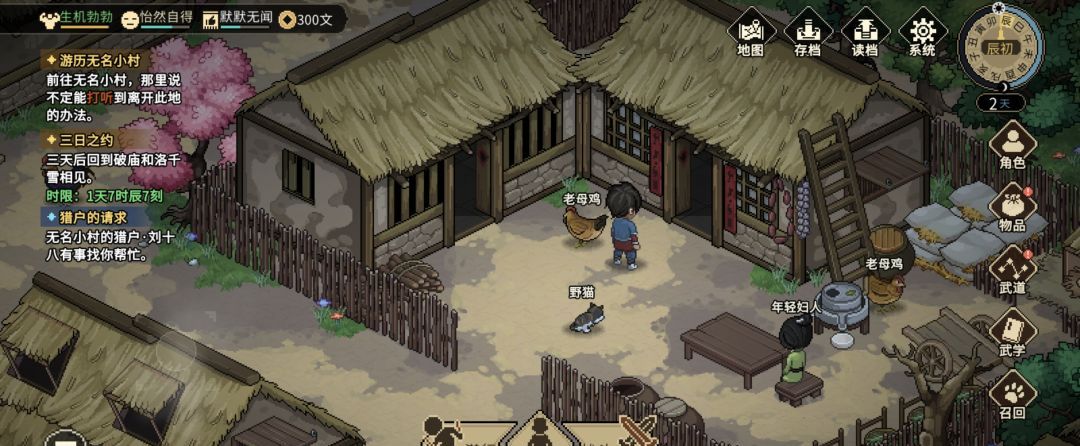Select the 三日之约 quest entry

click(x=80, y=141)
